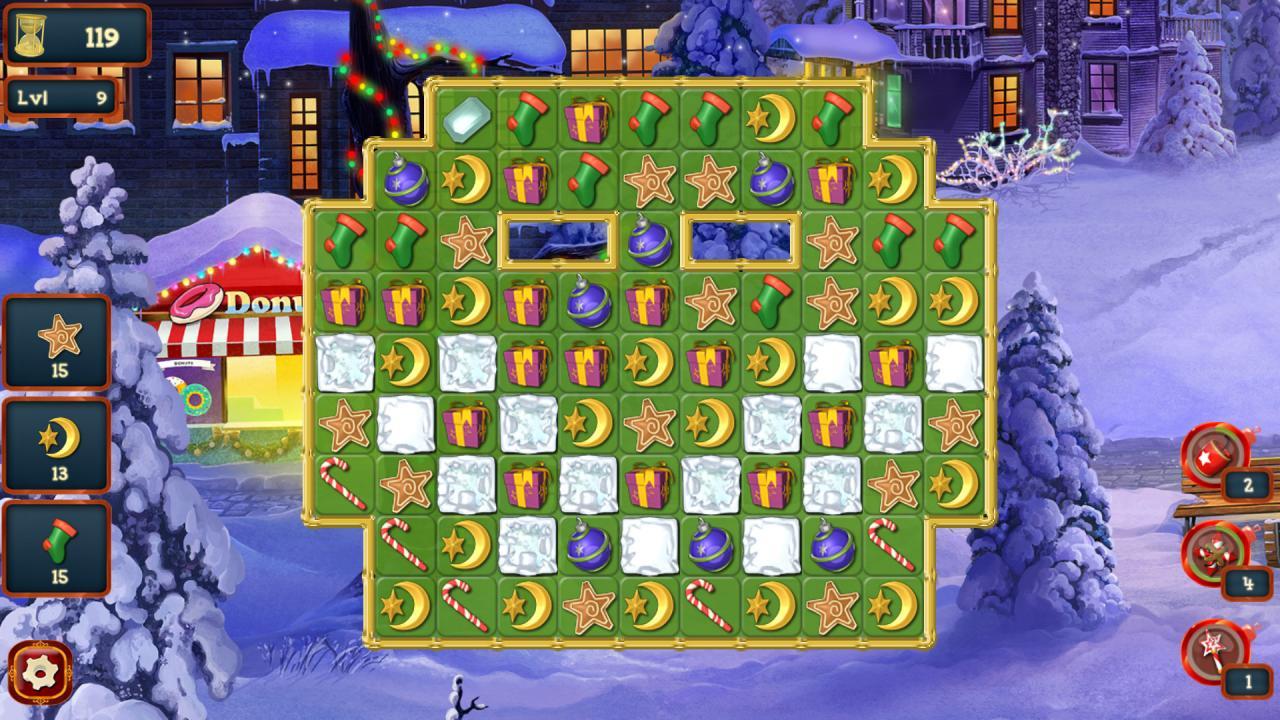The image size is (1280, 720).
Task: Click the Lvl 9 indicator panel
Action: pyautogui.click(x=60, y=97)
